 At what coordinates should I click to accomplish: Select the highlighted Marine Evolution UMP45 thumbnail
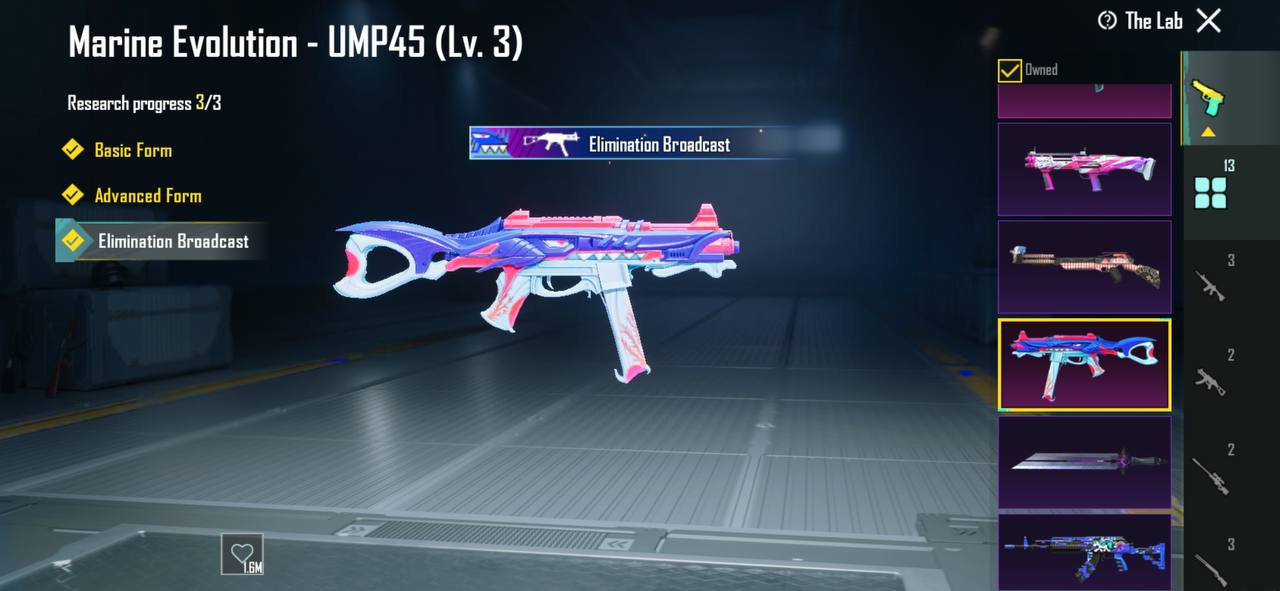(1084, 364)
